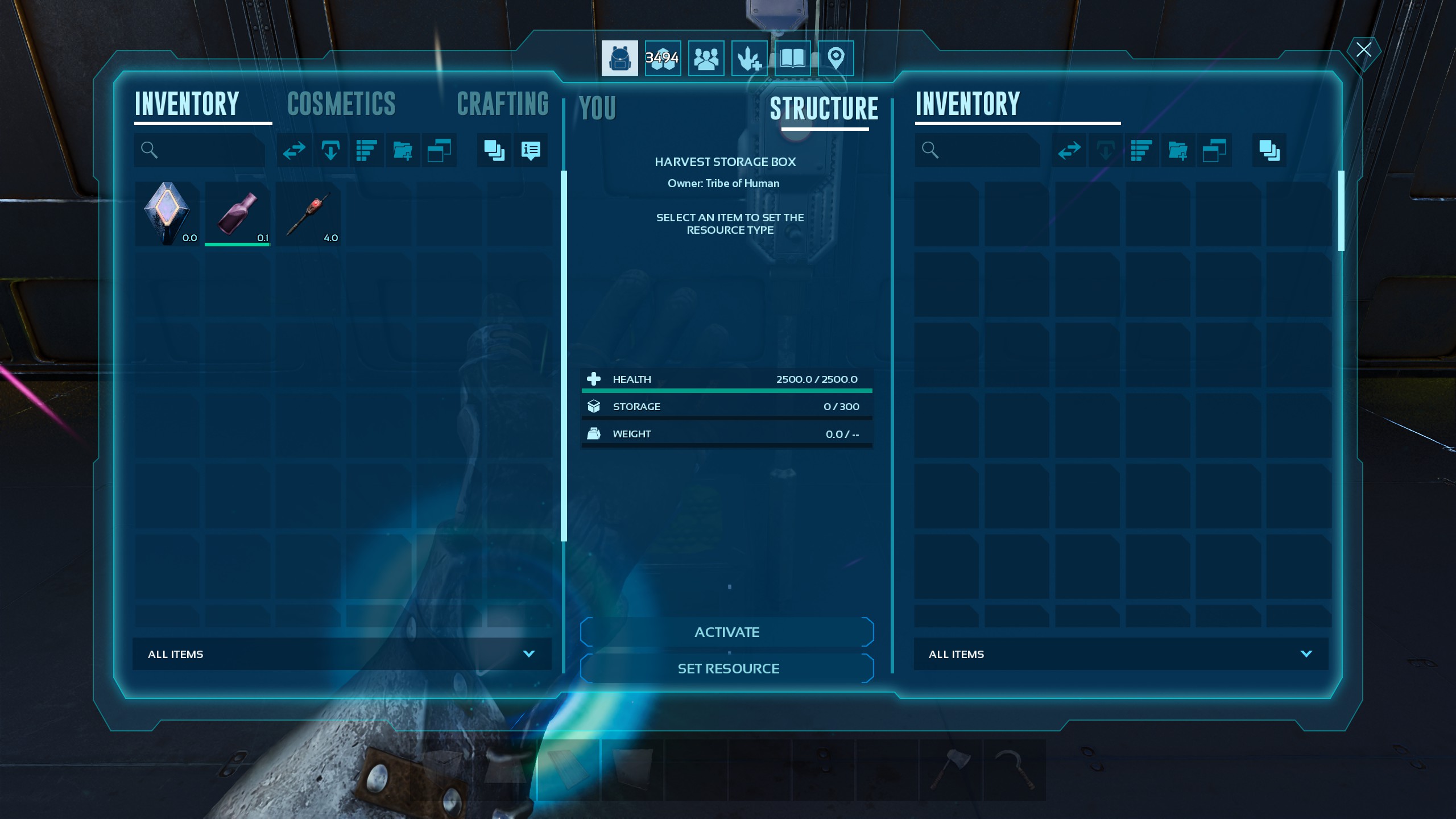
Task: Open the map location pin menu
Action: coord(835,58)
